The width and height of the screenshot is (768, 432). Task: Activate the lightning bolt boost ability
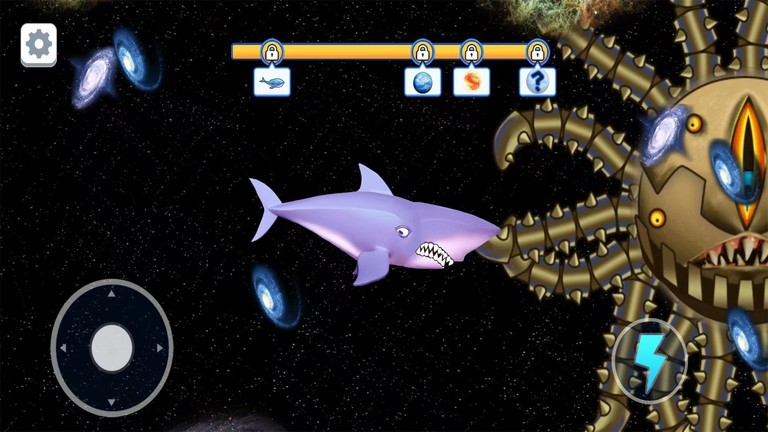point(649,364)
